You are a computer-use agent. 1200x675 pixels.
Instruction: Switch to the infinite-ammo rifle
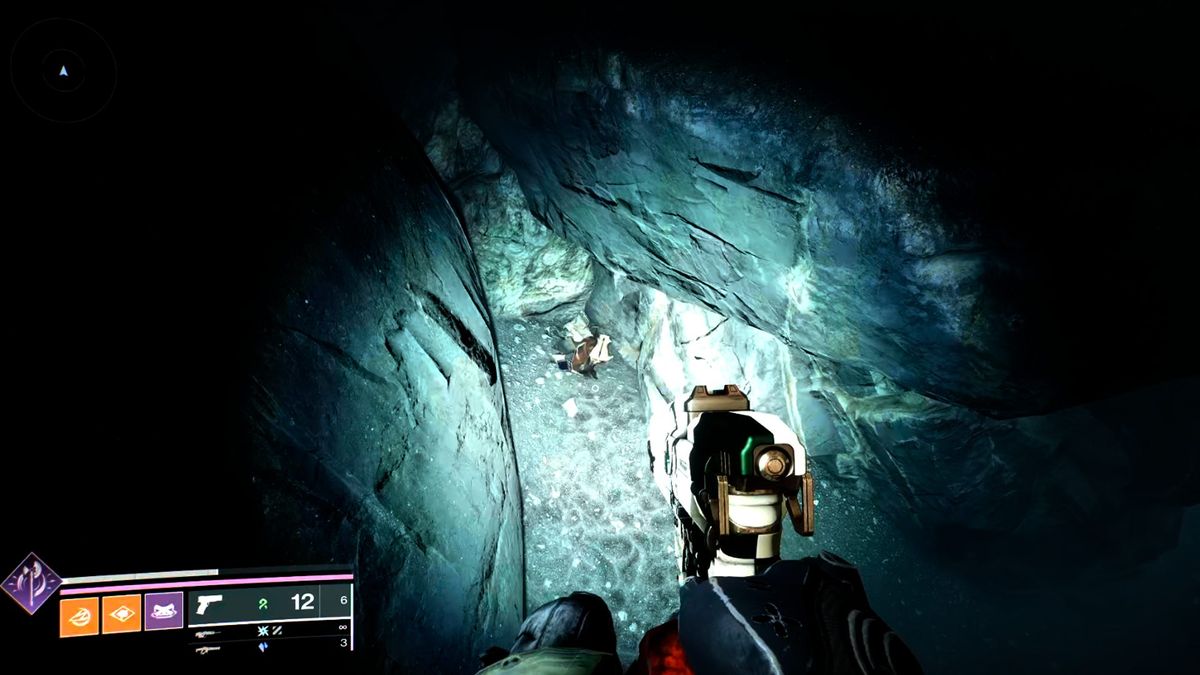(208, 632)
